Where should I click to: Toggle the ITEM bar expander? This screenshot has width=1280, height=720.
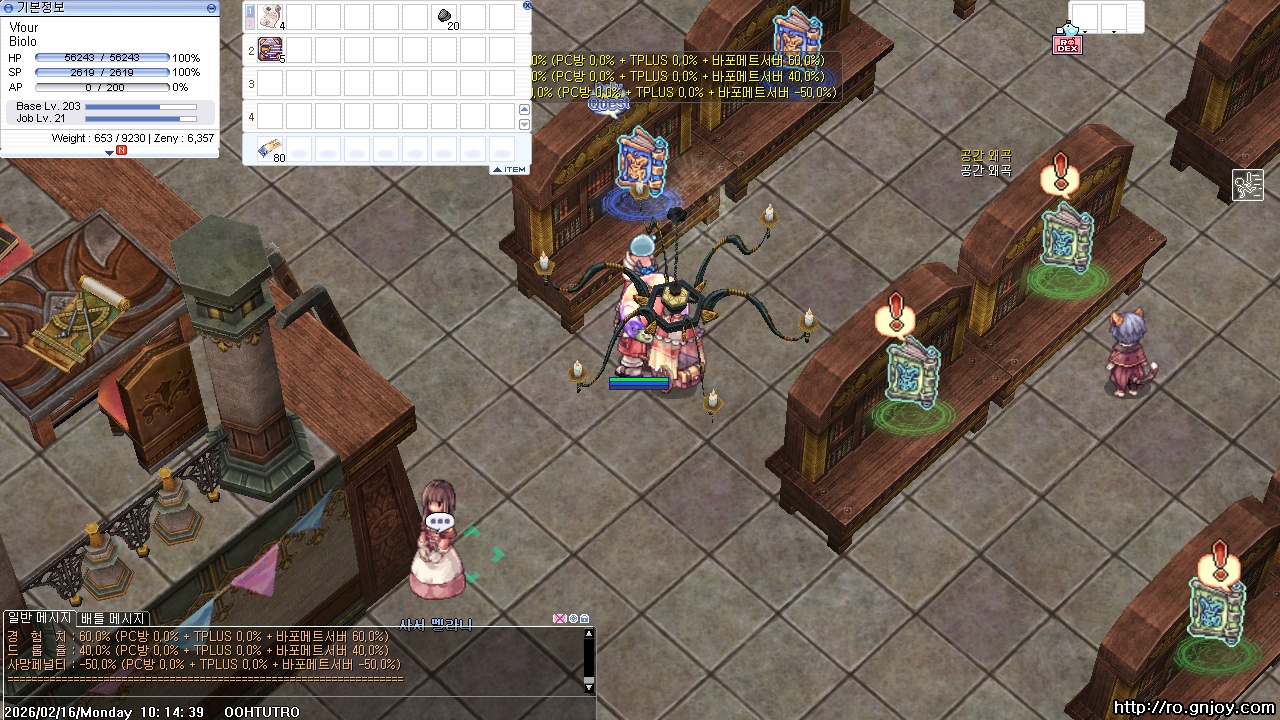click(x=510, y=169)
